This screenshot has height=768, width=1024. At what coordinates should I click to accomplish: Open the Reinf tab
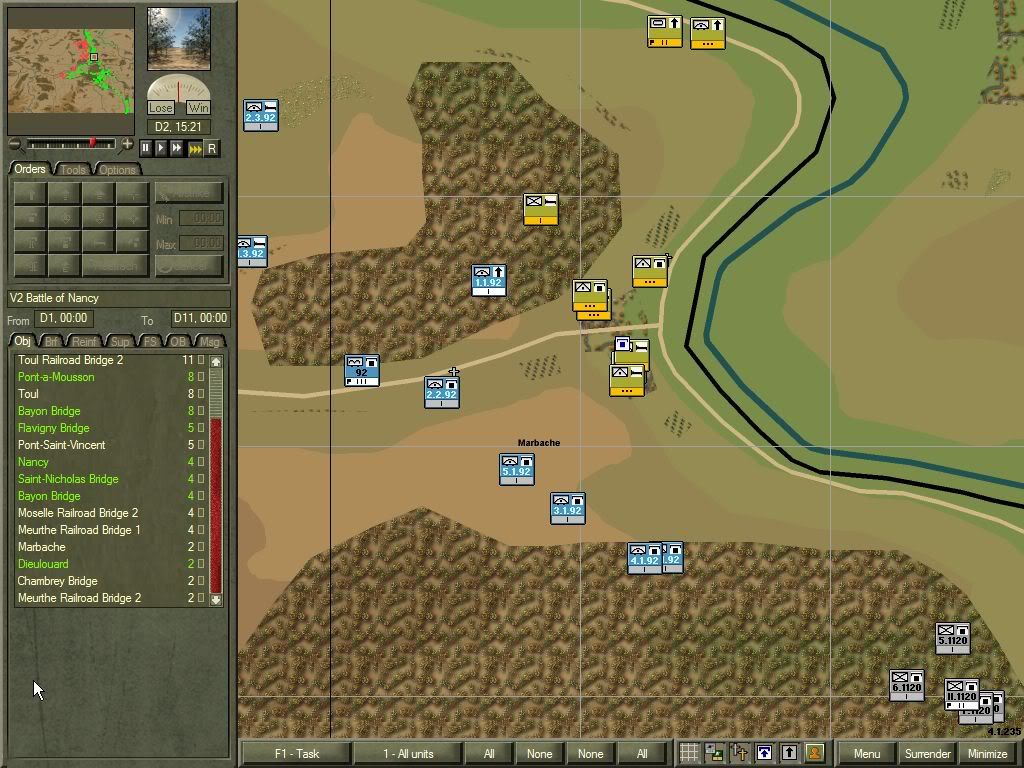coord(86,342)
